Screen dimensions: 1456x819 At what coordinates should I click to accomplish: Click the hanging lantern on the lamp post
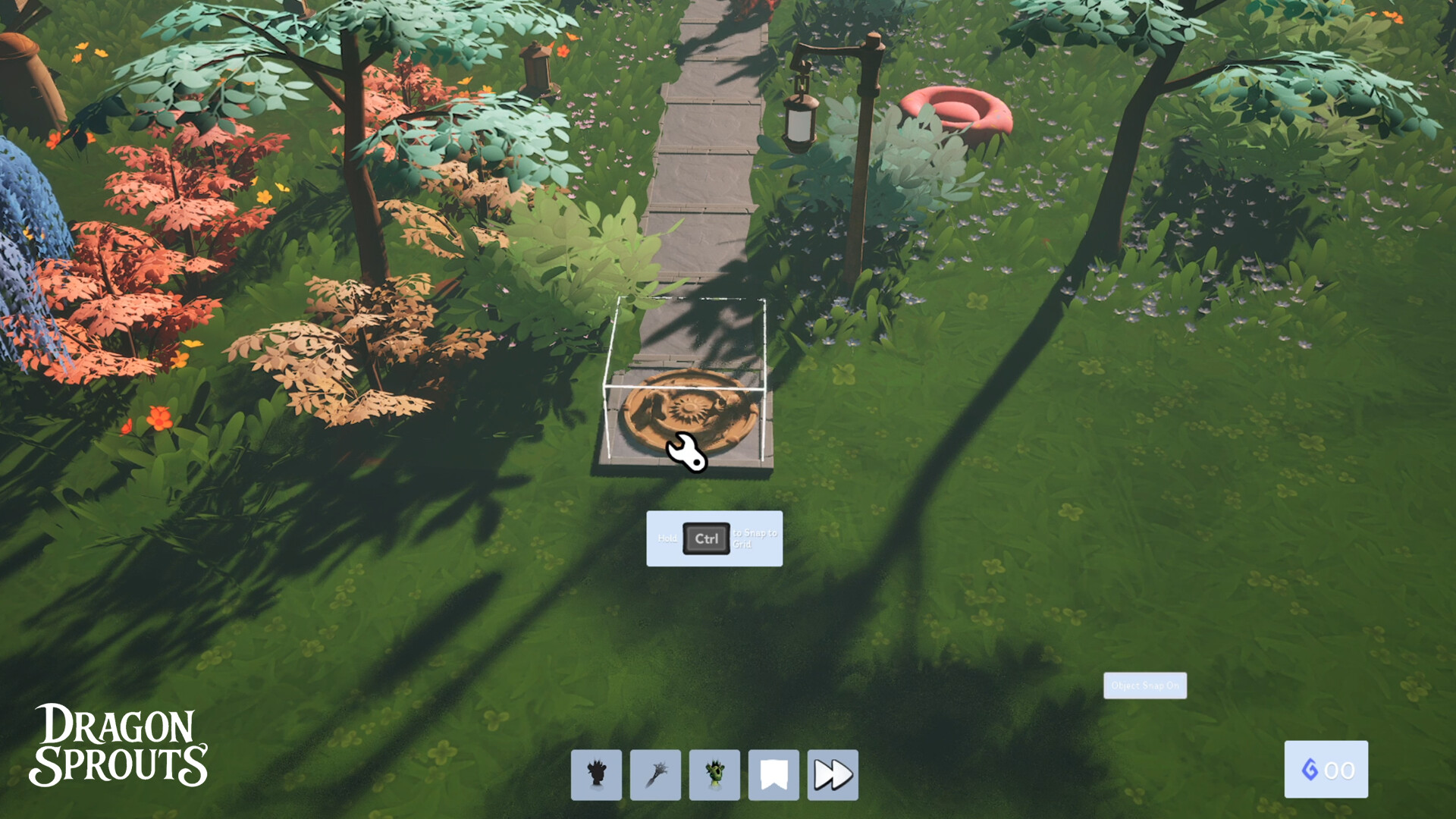tap(799, 121)
